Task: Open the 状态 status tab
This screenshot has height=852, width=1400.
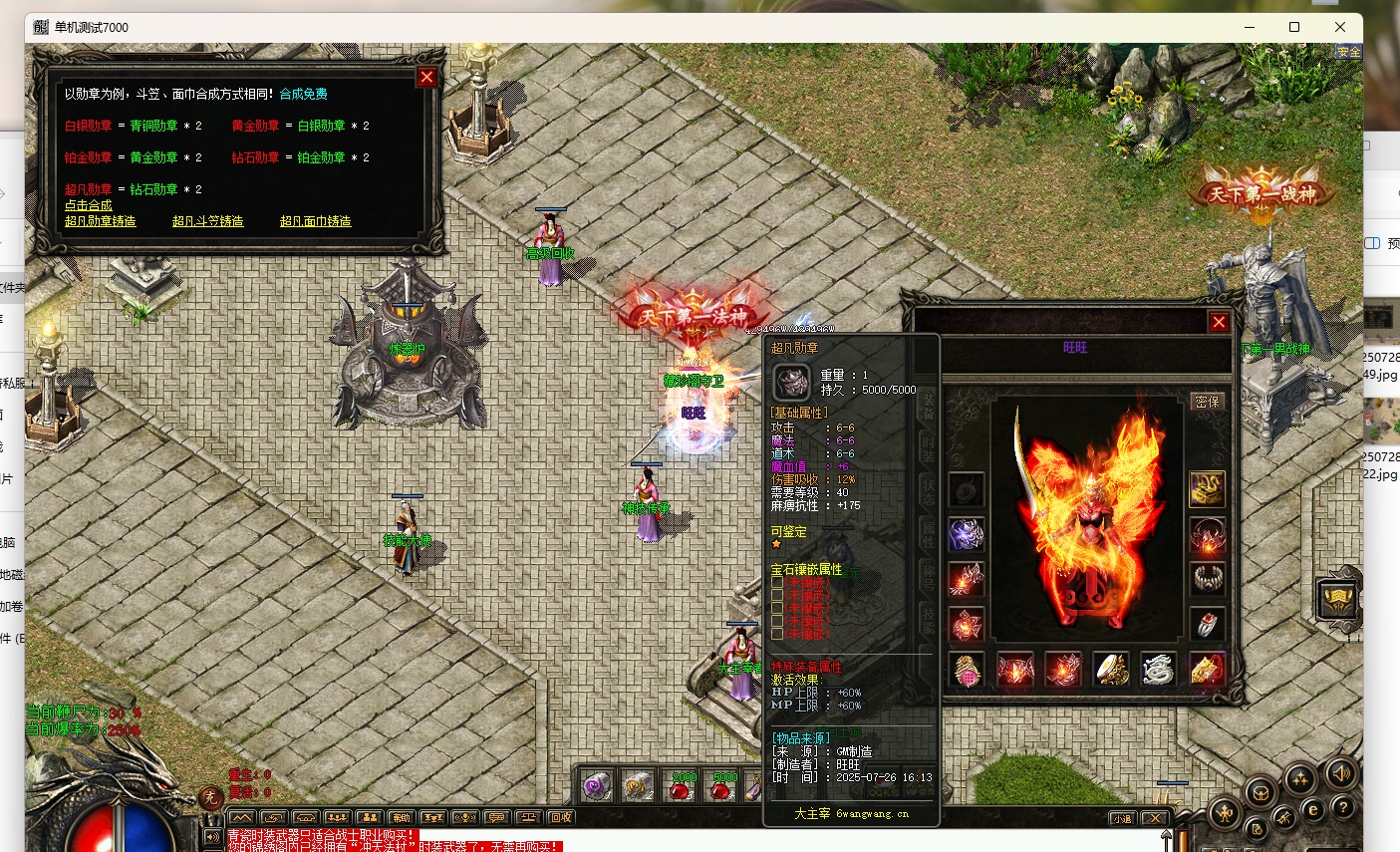Action: pyautogui.click(x=929, y=490)
